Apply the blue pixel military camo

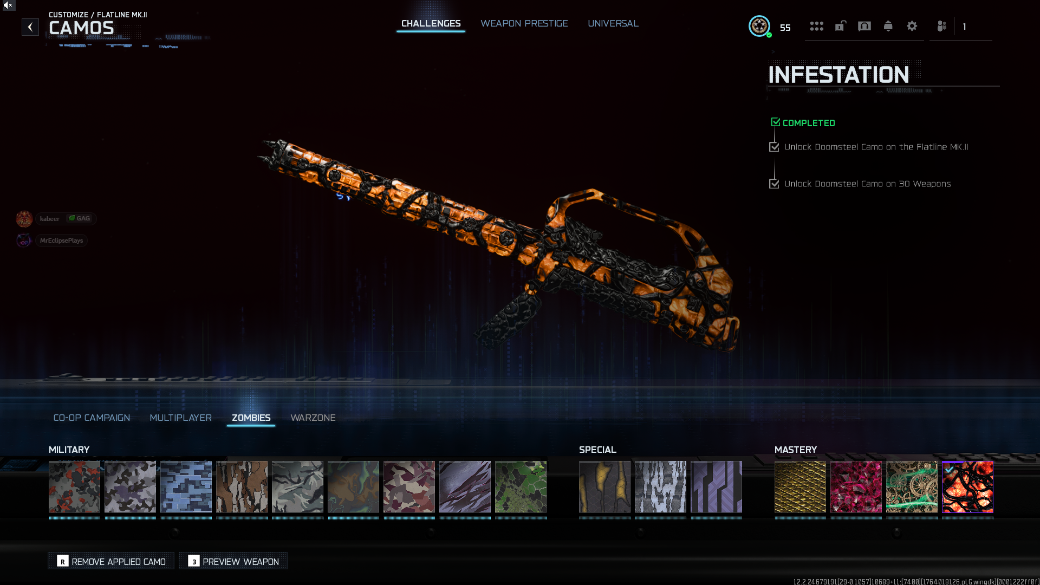[x=186, y=487]
